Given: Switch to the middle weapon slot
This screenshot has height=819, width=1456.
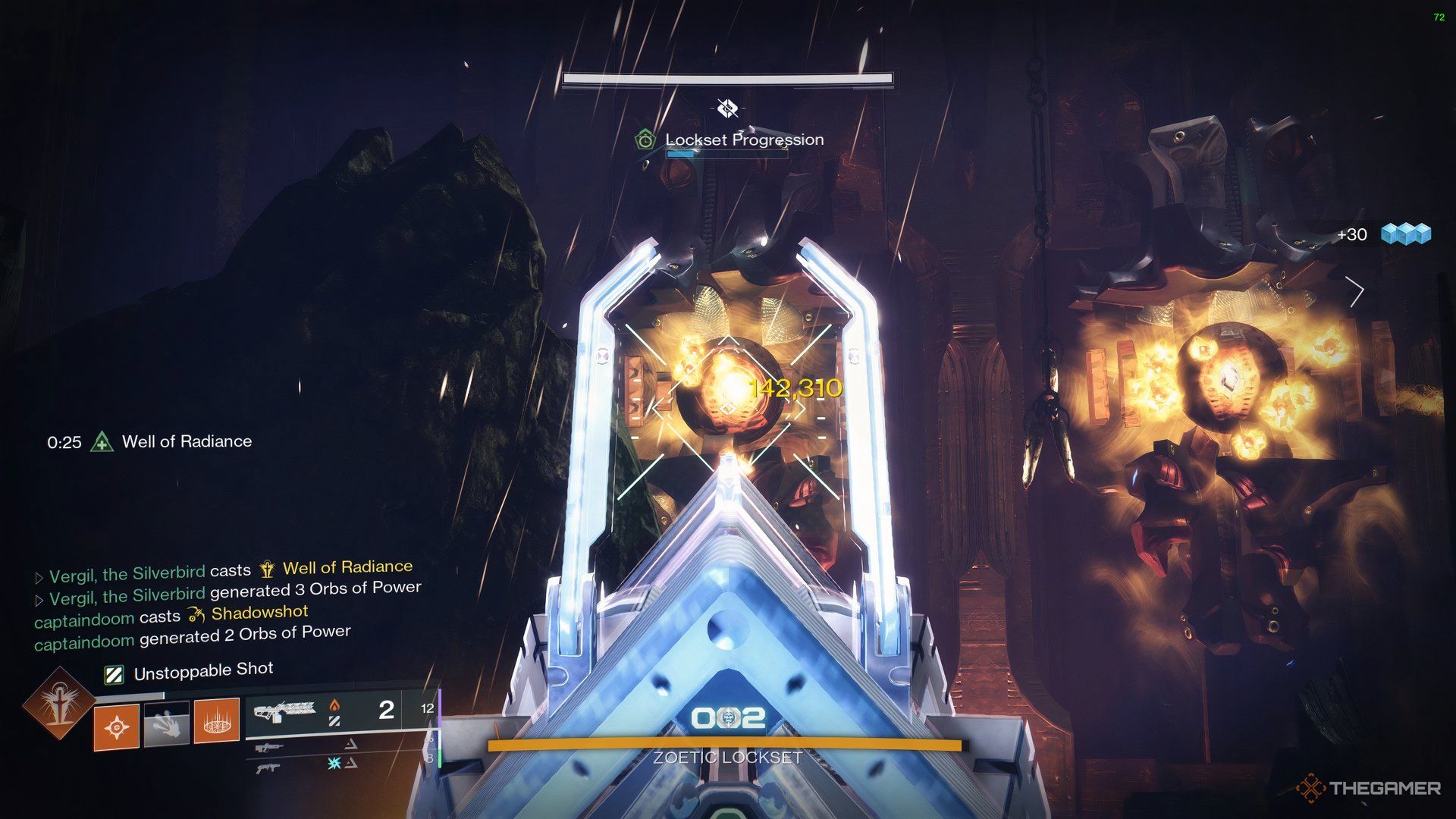Looking at the screenshot, I should pyautogui.click(x=271, y=748).
